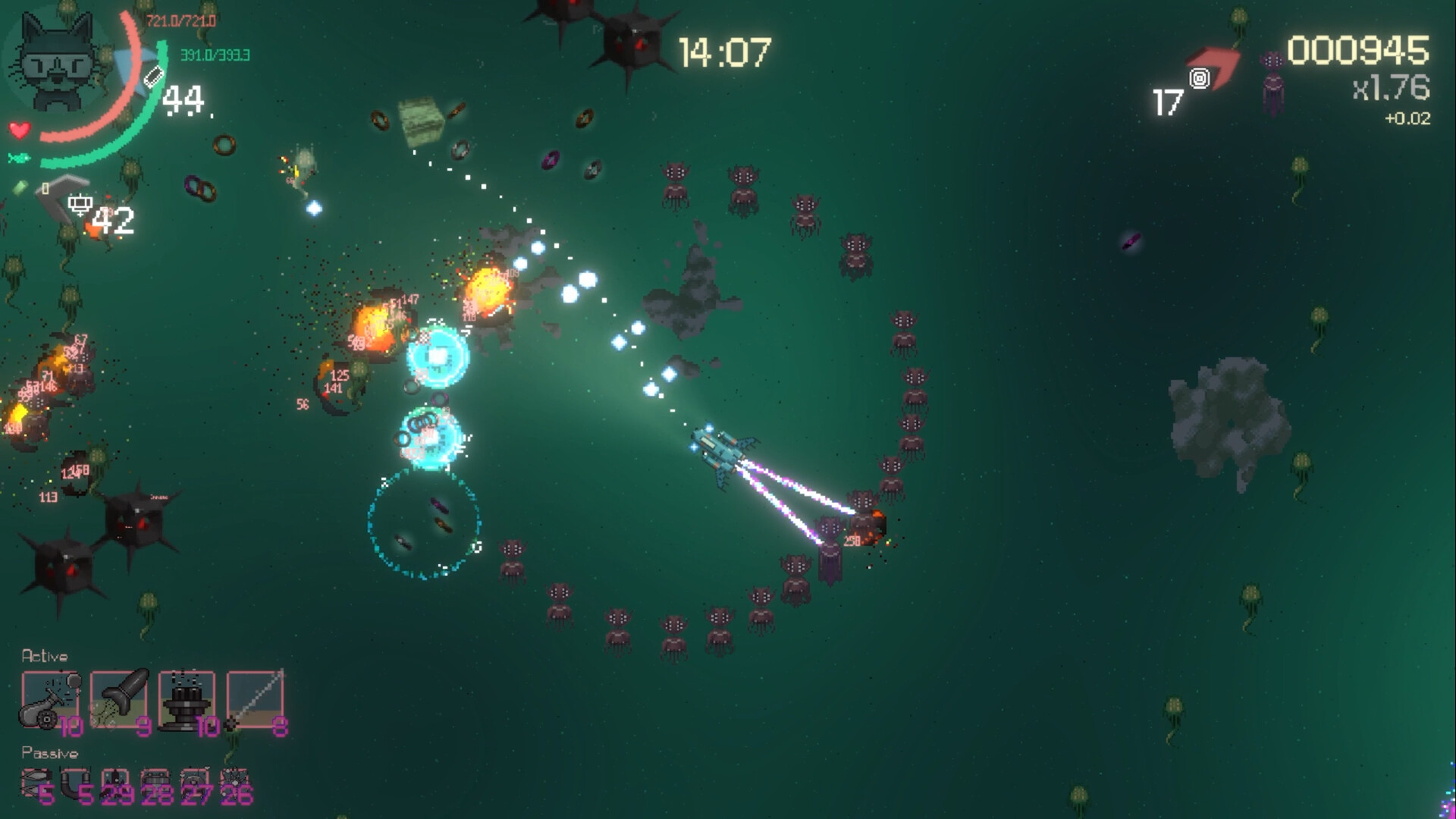1456x819 pixels.
Task: Click the magnet icon beside the 17 counter
Action: (1200, 78)
